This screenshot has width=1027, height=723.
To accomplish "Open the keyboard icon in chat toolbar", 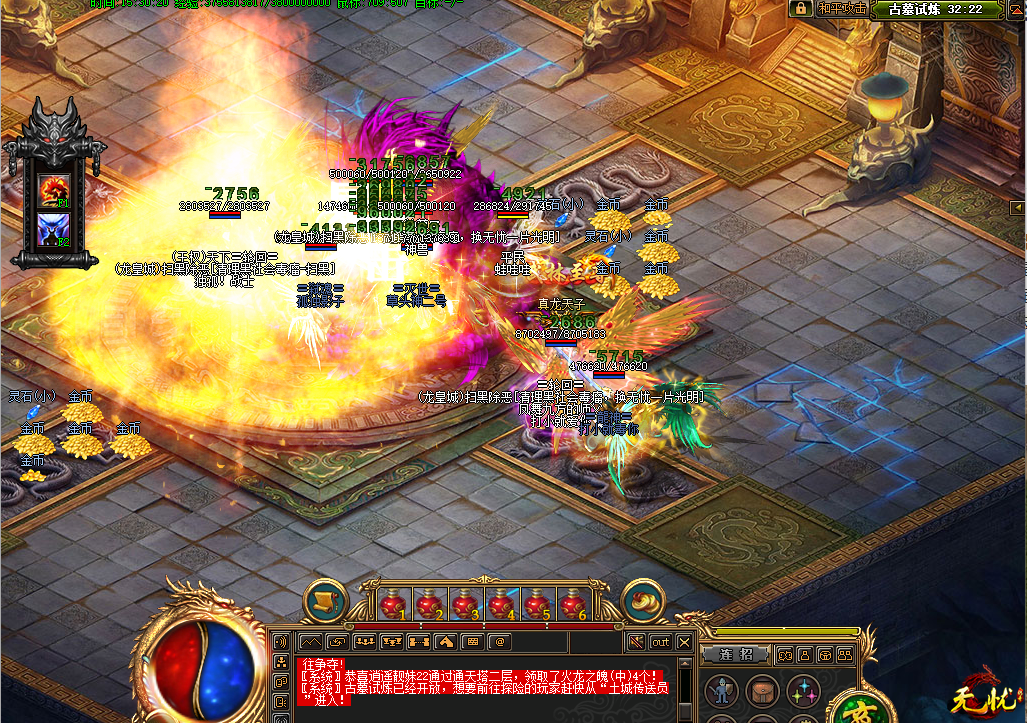I will coord(473,641).
